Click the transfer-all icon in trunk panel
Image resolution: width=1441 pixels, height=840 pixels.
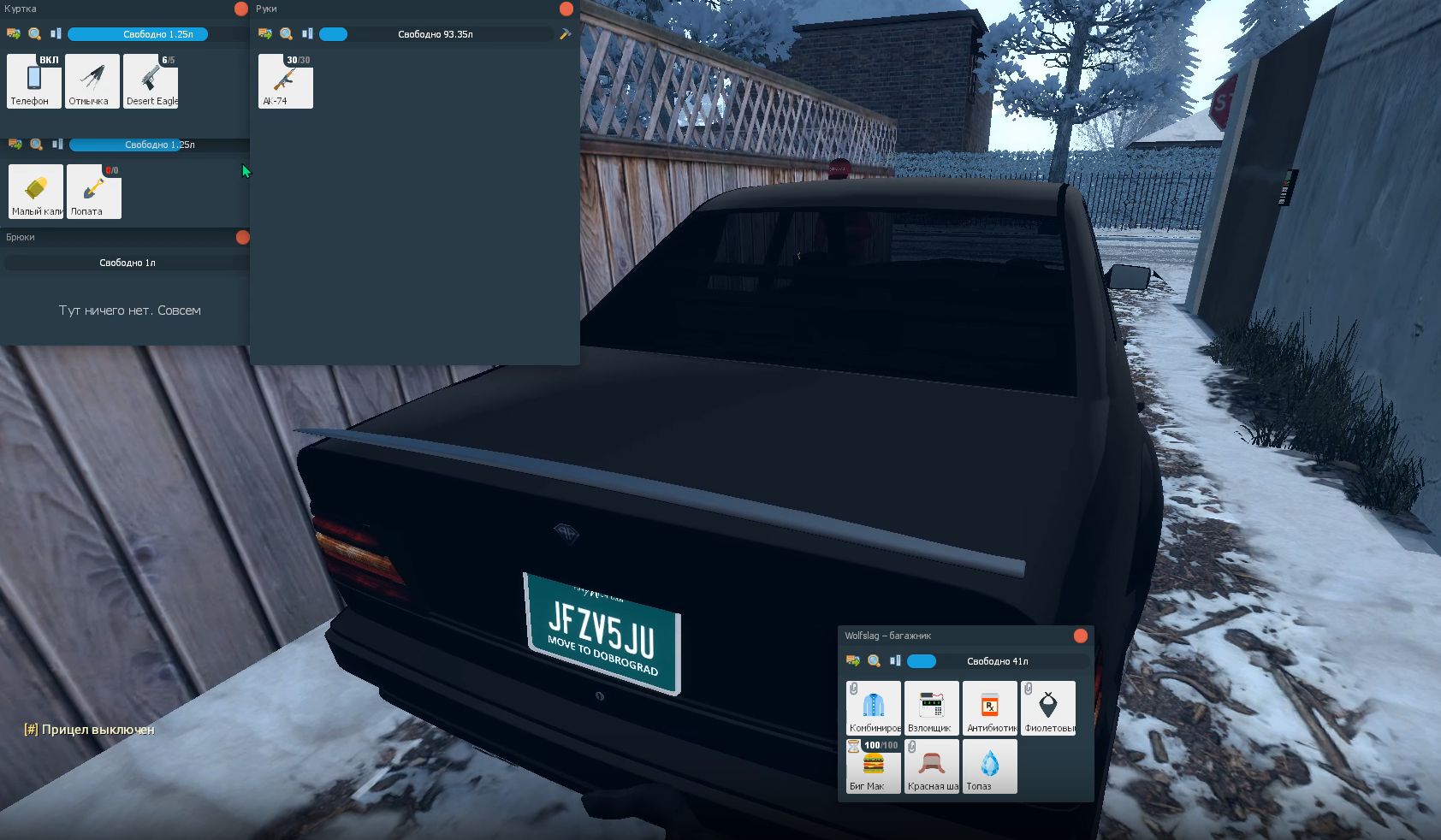click(x=853, y=661)
